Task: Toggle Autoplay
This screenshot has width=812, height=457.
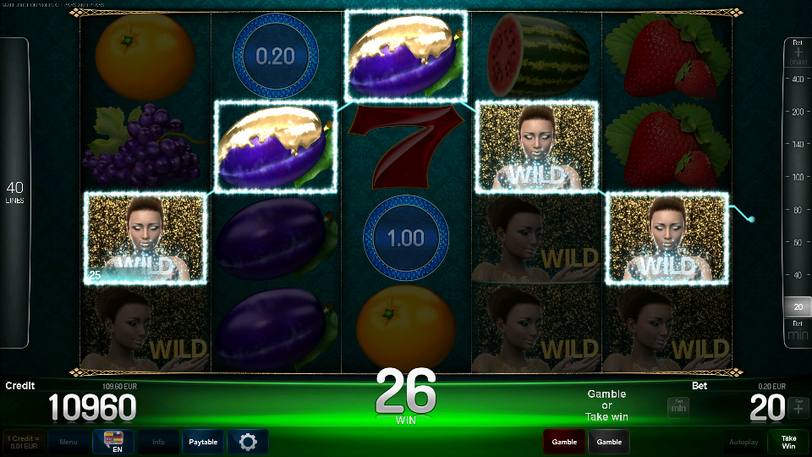Action: click(x=743, y=441)
